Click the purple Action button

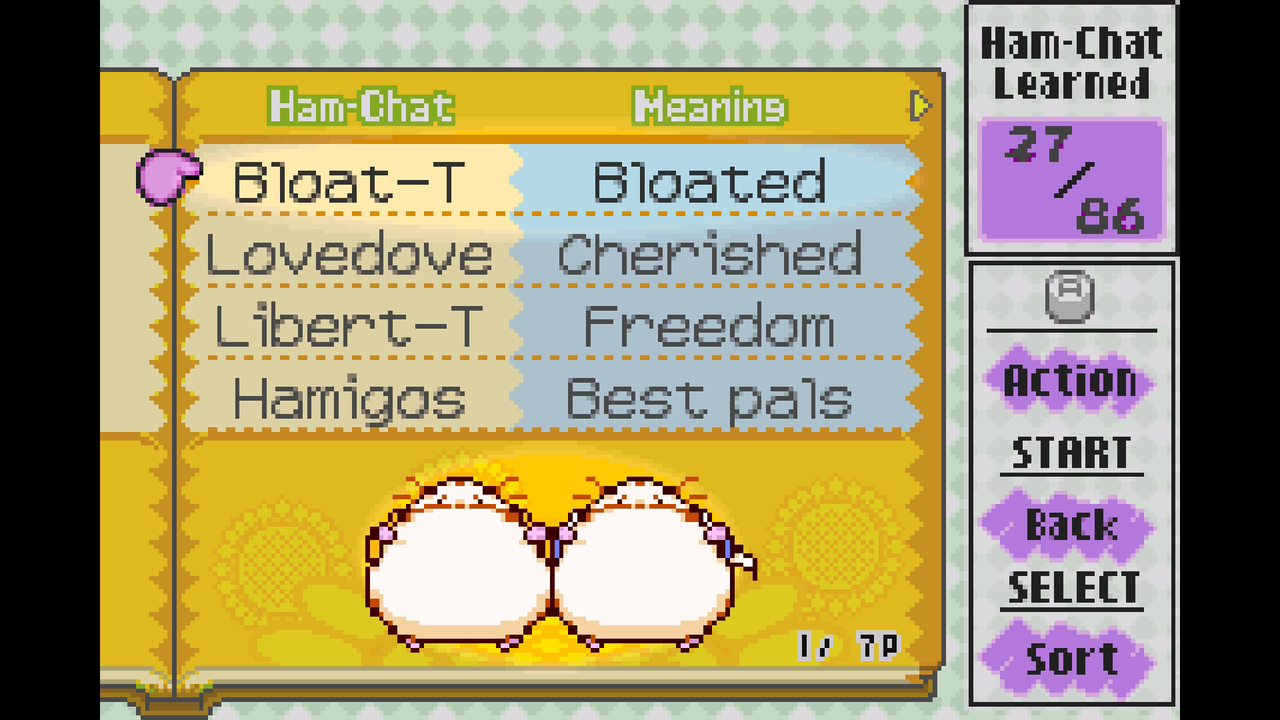tap(1070, 381)
